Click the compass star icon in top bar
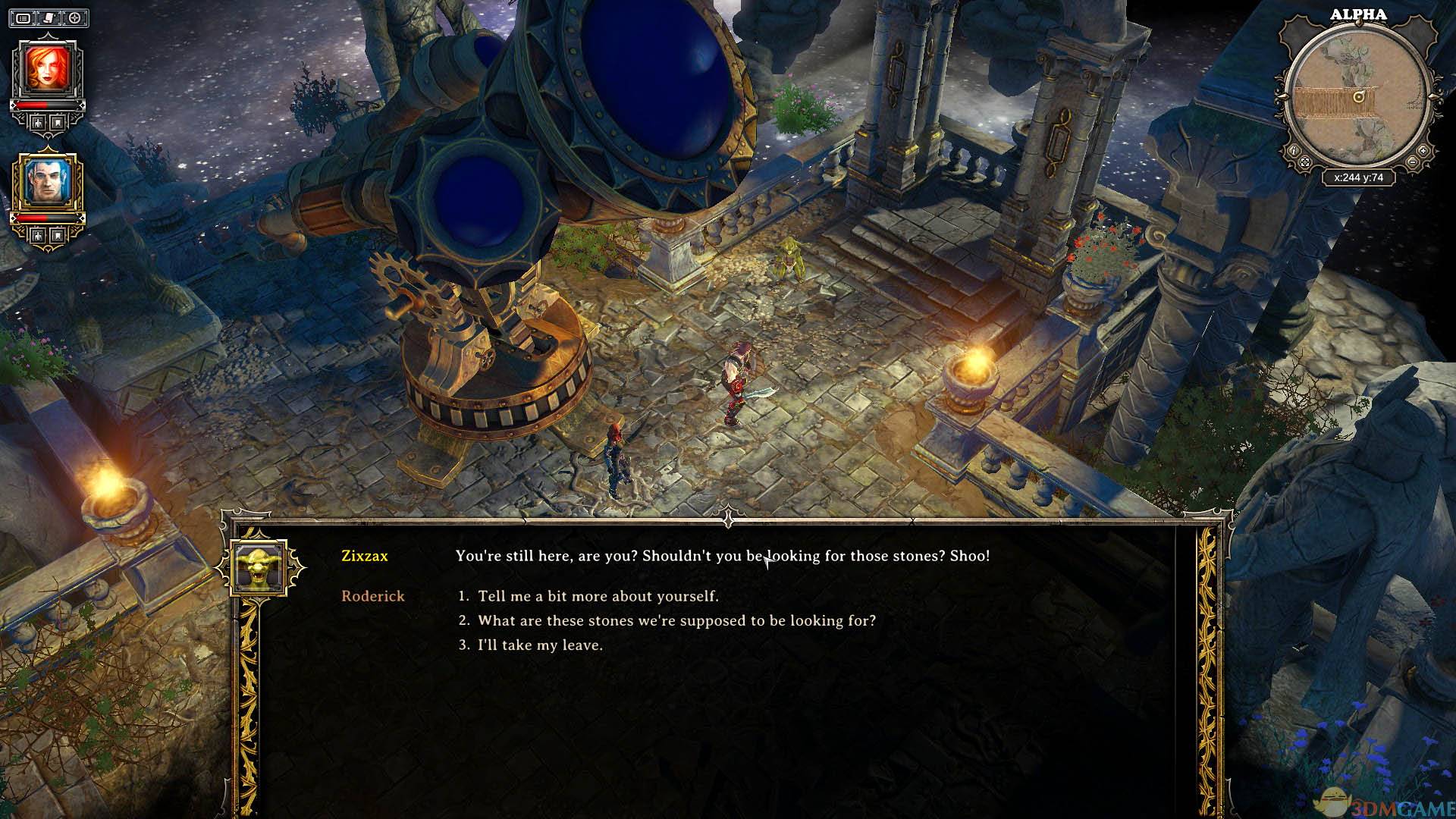This screenshot has height=819, width=1456. [75, 17]
